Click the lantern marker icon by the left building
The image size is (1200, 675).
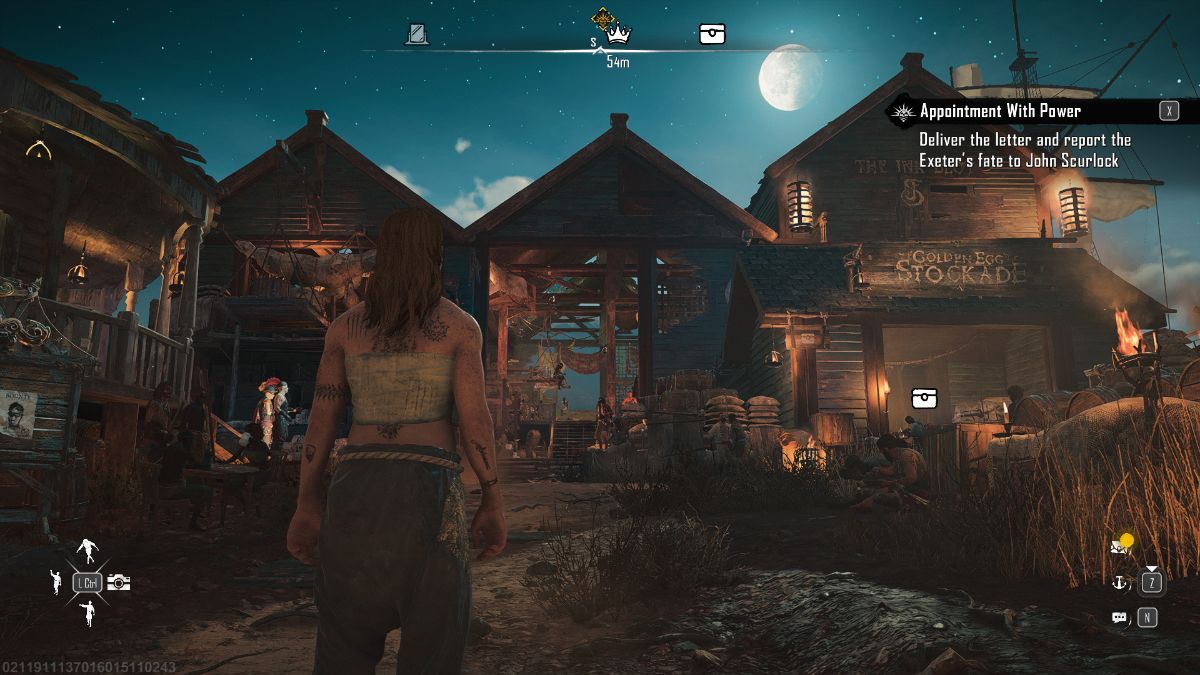point(38,152)
